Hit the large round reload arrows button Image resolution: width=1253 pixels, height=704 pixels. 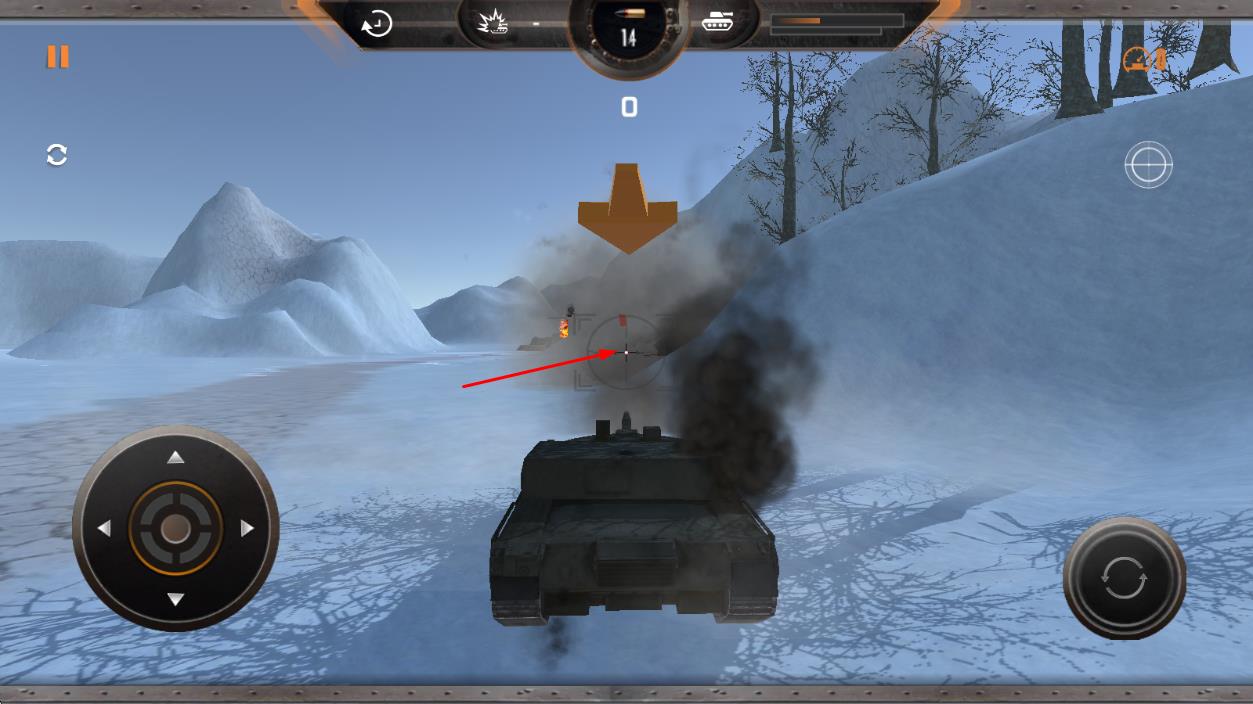(x=1124, y=578)
